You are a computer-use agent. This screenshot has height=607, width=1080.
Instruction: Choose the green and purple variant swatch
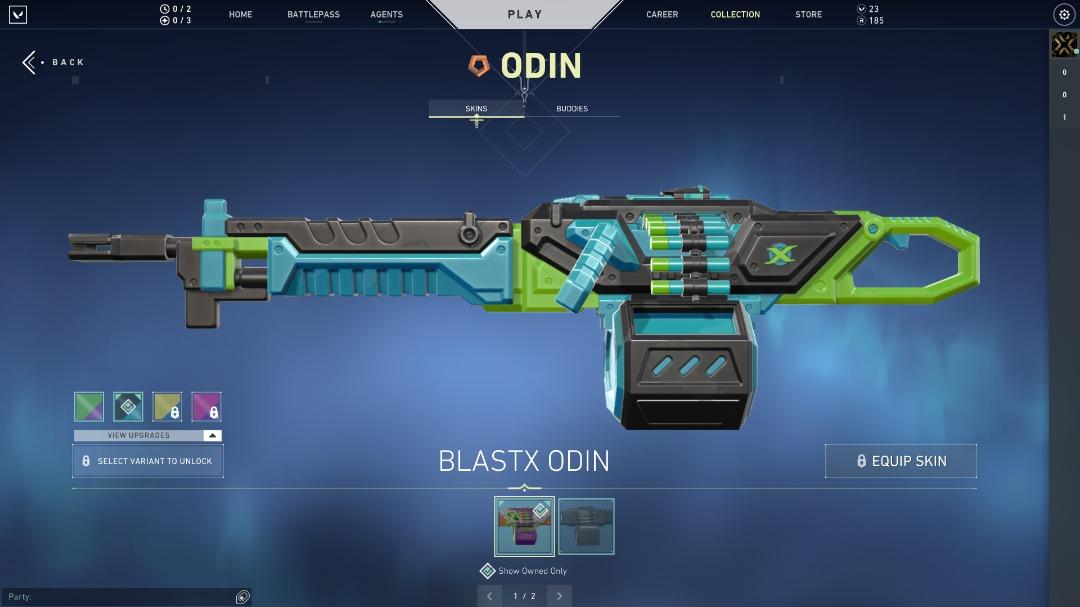point(89,406)
